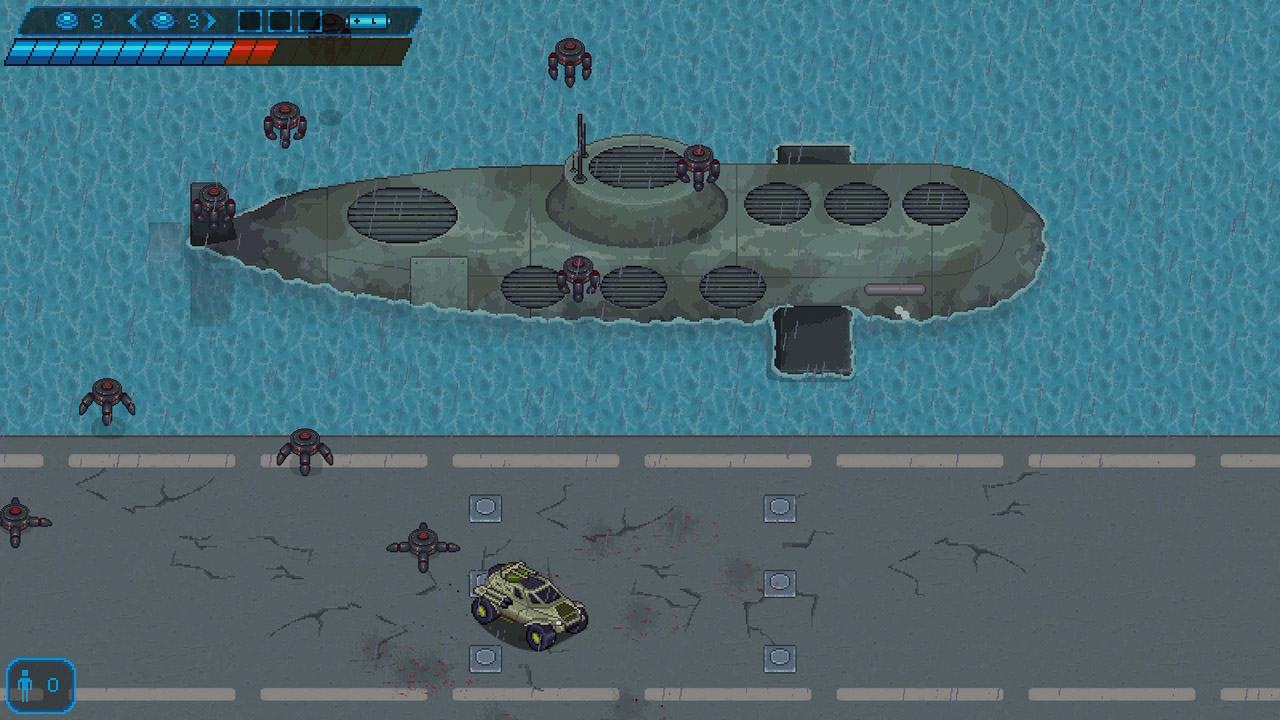Click the spider drone atop the submarine sail
Image resolution: width=1280 pixels, height=720 pixels.
[x=700, y=165]
